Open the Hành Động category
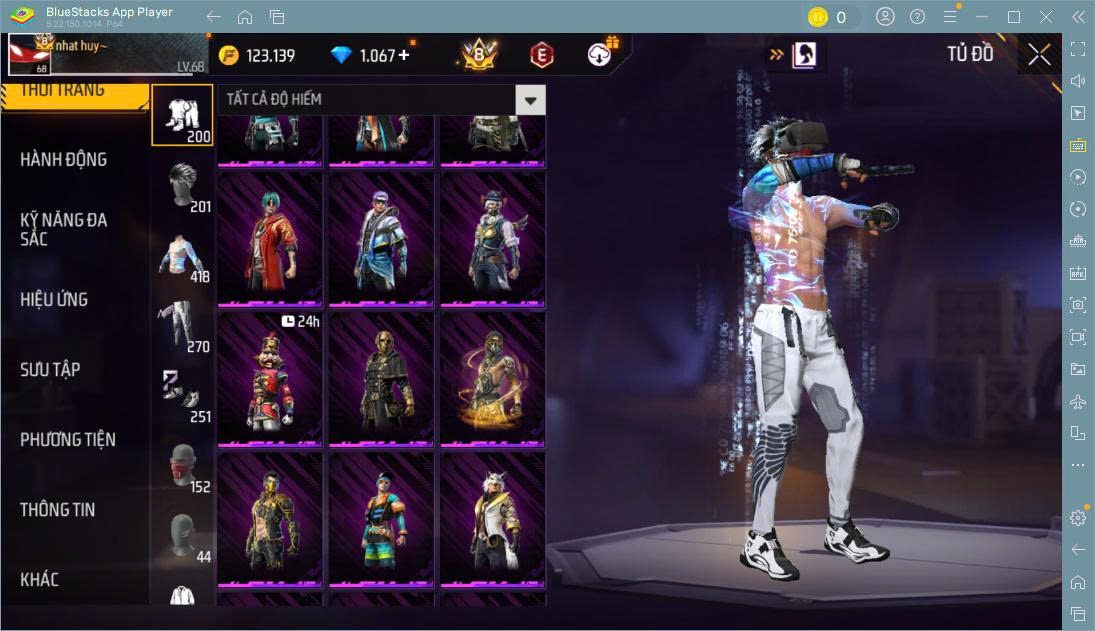This screenshot has width=1095, height=631. (64, 160)
